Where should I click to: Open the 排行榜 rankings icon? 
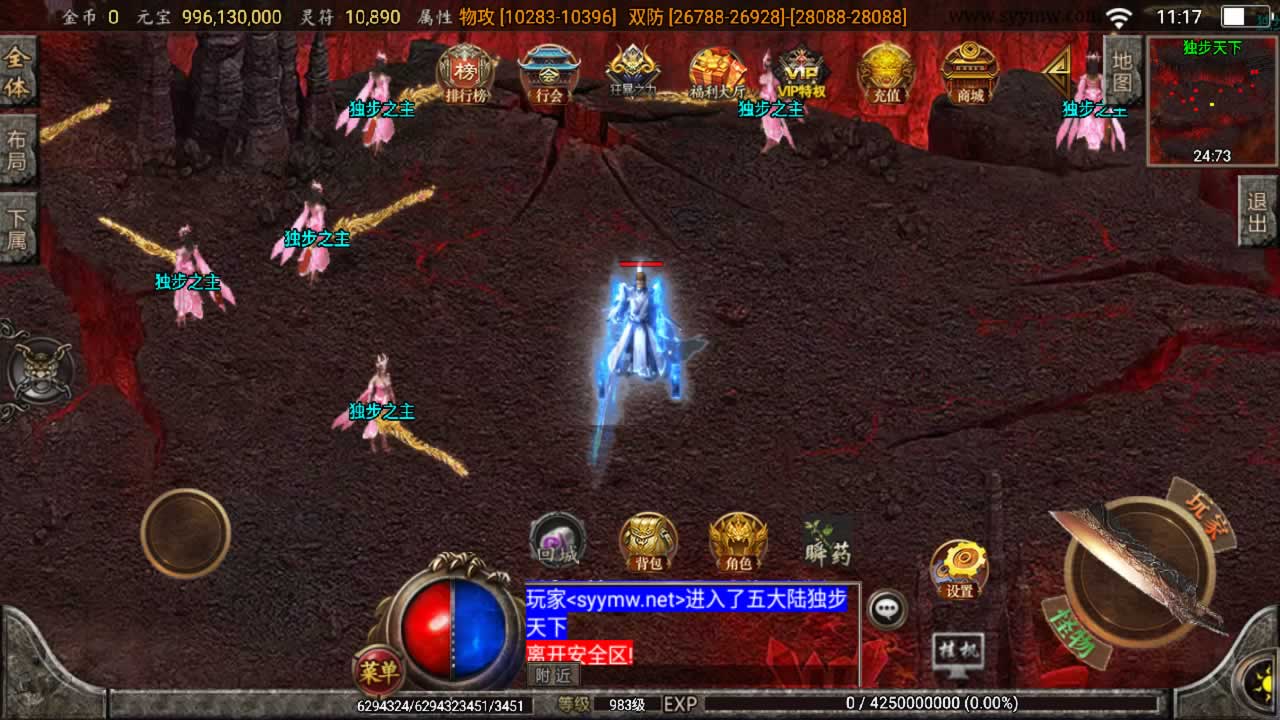point(465,75)
